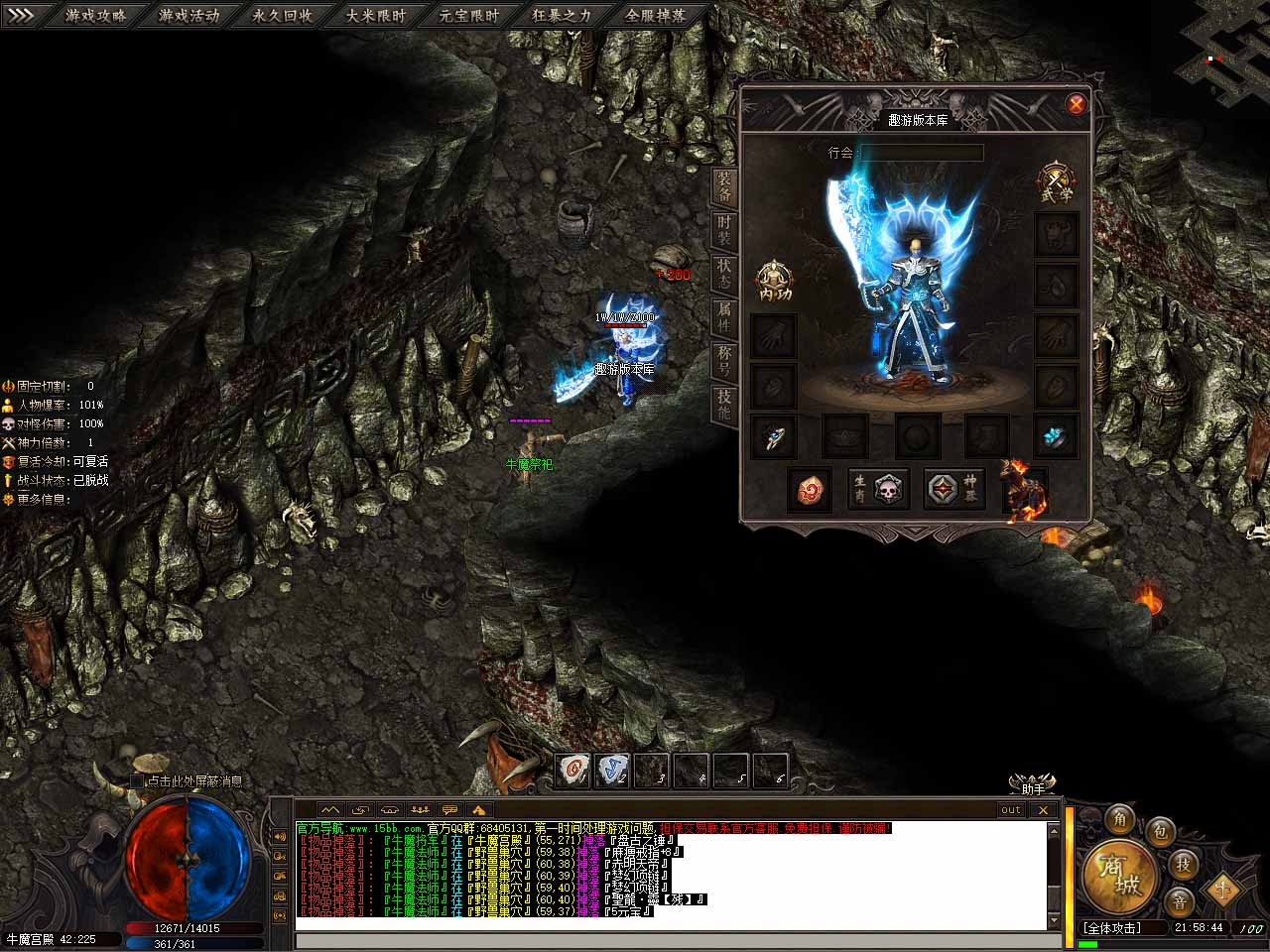Open the 生肖 zodiac skull button
The image size is (1270, 952).
(876, 489)
